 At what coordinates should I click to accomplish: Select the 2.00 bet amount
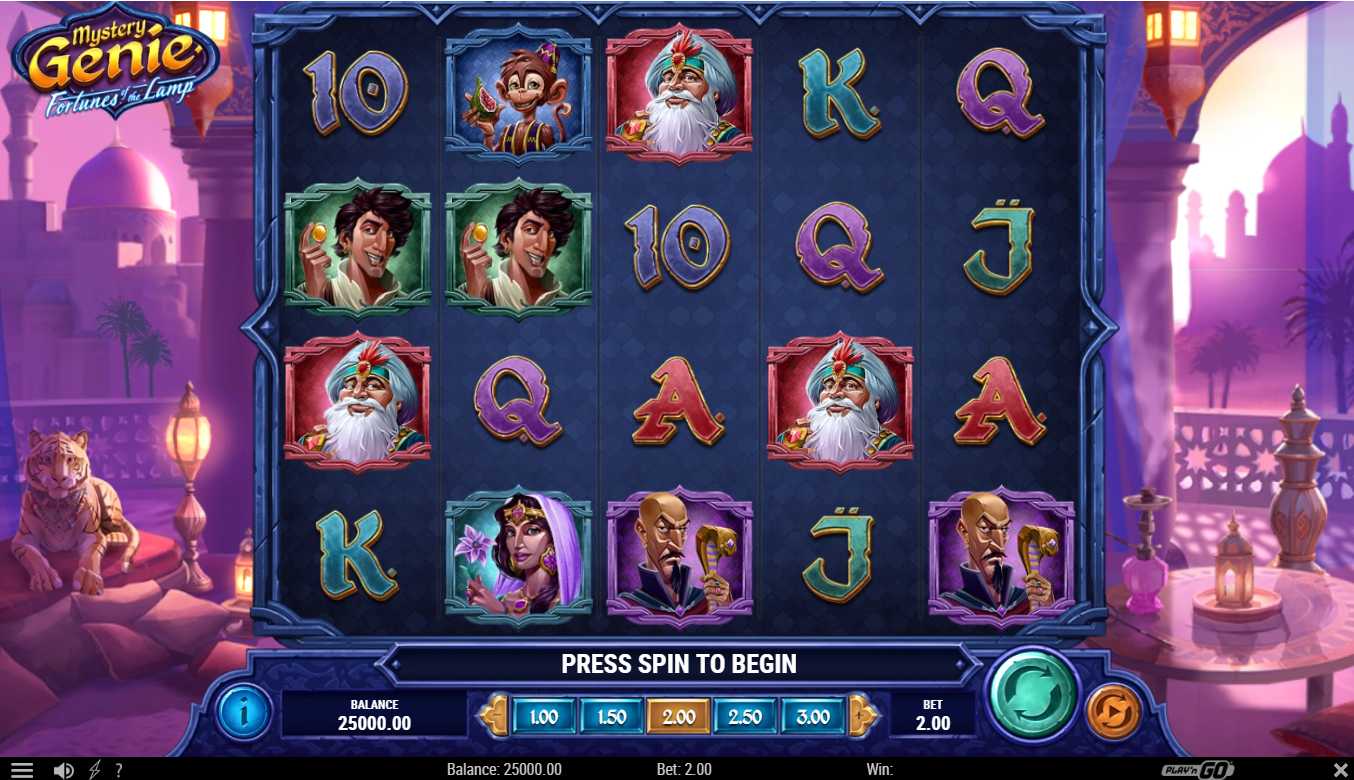[x=678, y=717]
